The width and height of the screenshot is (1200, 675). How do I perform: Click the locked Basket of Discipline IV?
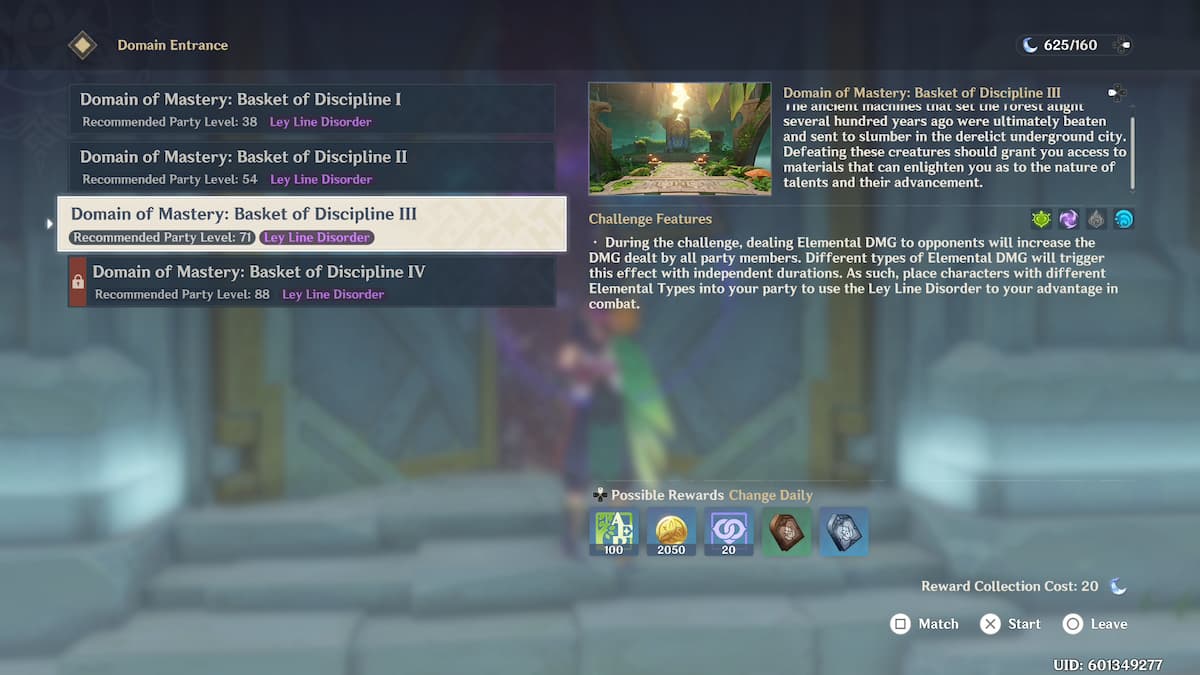(312, 281)
